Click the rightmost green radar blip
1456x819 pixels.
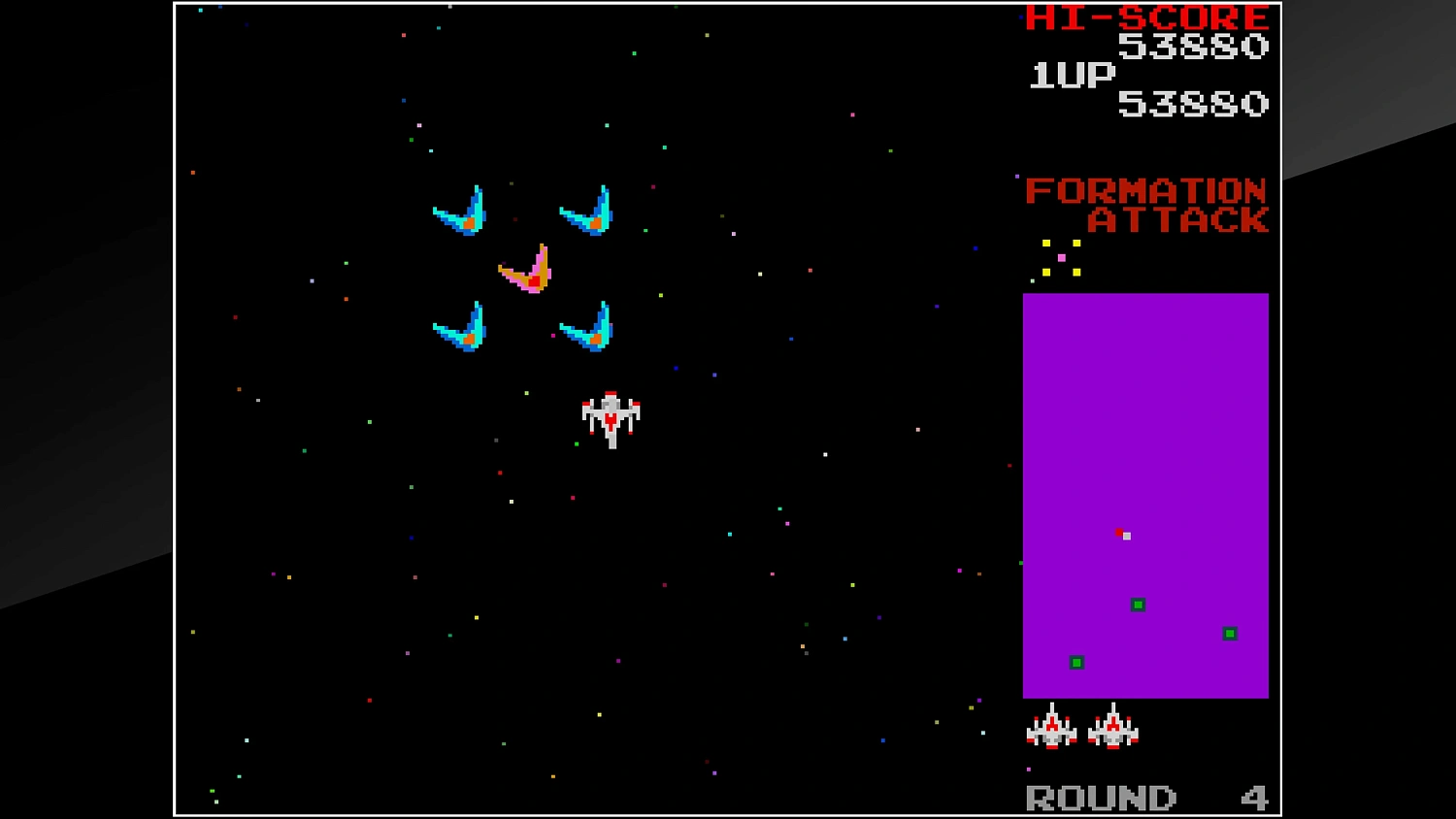click(x=1229, y=633)
